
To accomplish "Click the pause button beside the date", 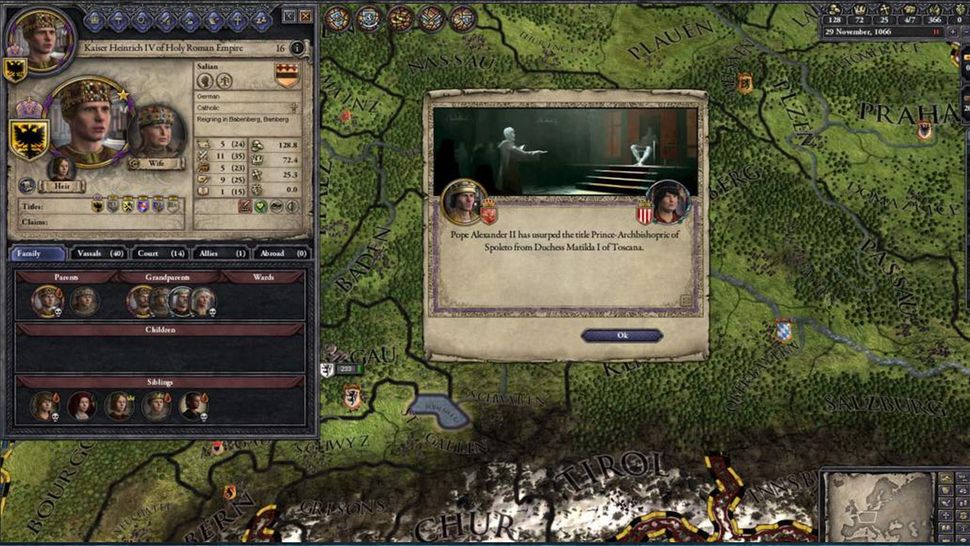I will 937,32.
